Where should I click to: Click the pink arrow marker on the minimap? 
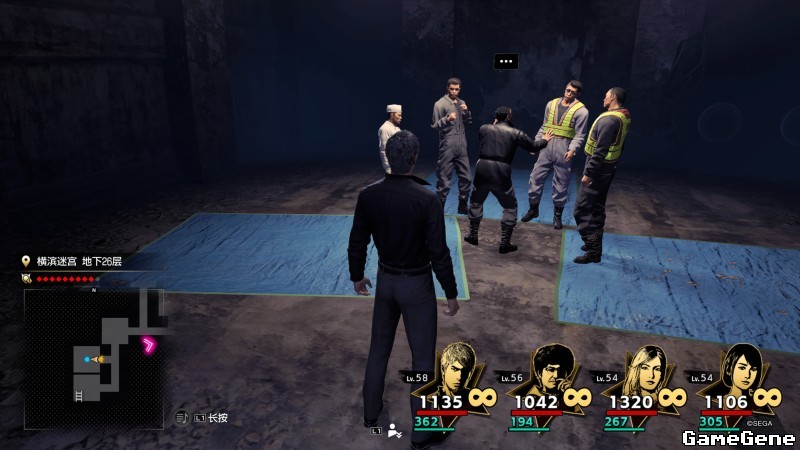[151, 346]
